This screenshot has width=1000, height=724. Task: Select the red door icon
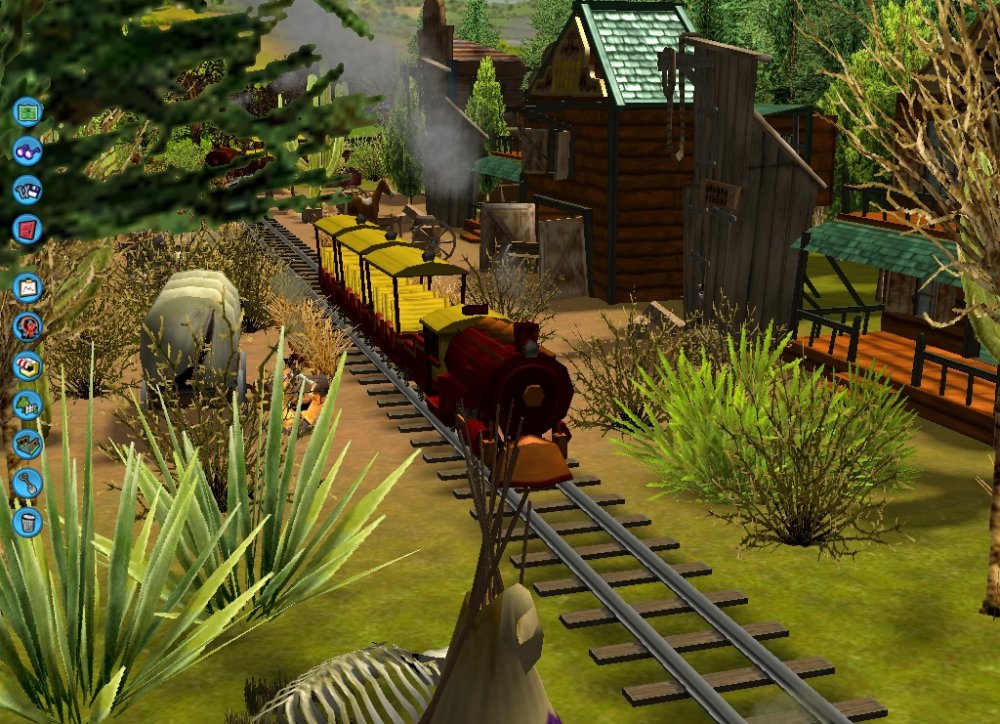tap(28, 229)
